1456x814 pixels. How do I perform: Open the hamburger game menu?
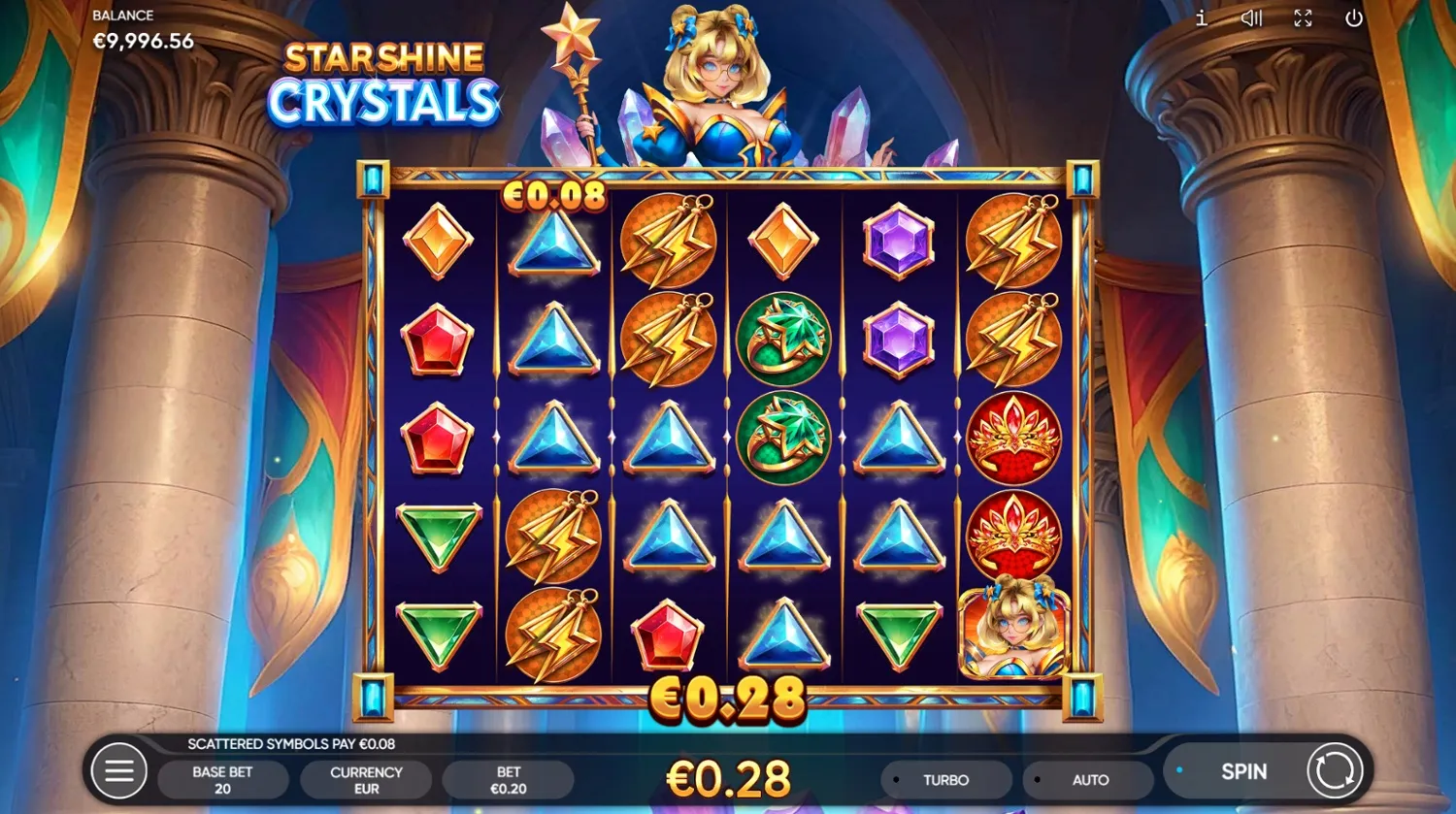pos(120,770)
